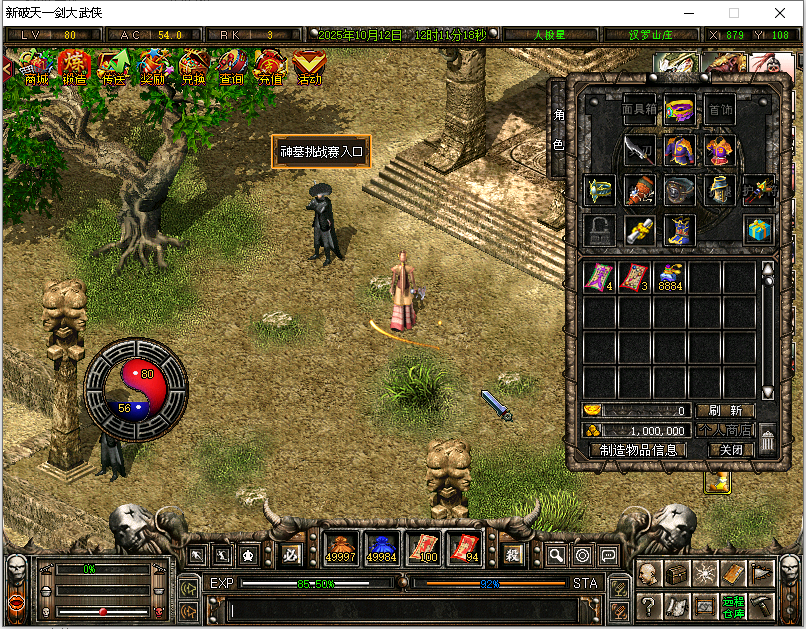Click the 刷新 refresh button

tap(725, 411)
